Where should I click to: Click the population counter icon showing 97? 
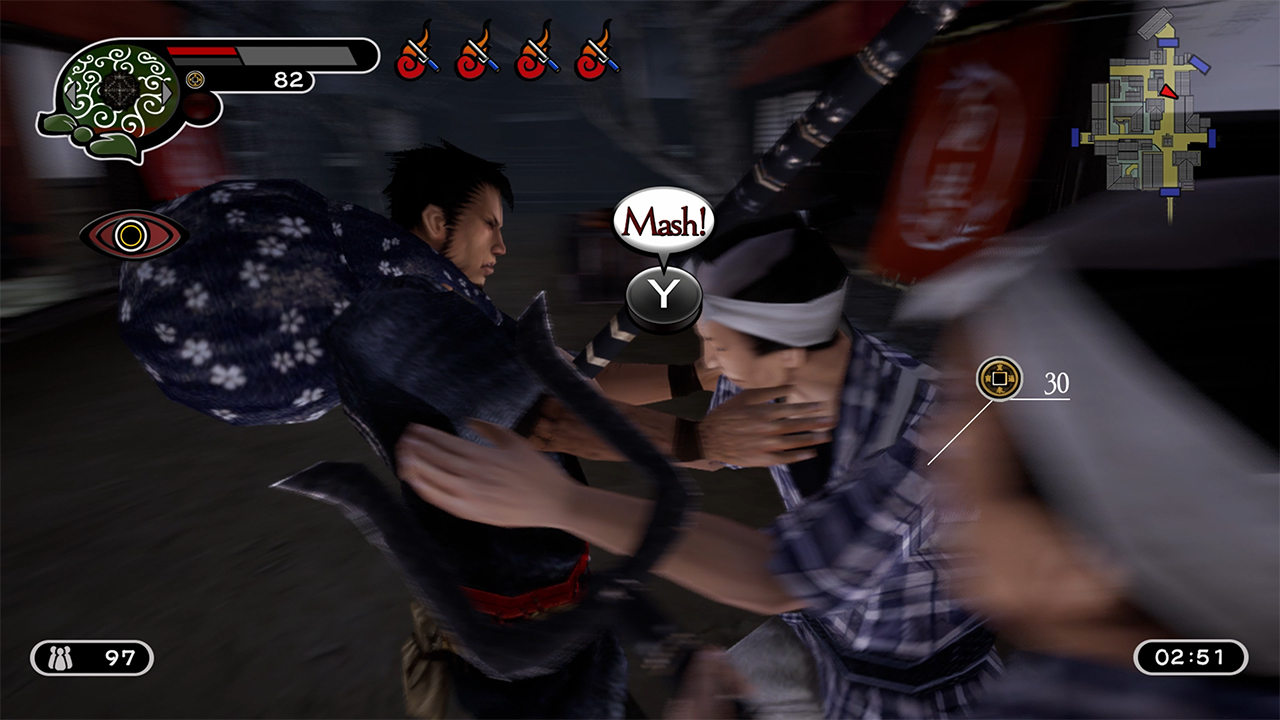tap(62, 656)
